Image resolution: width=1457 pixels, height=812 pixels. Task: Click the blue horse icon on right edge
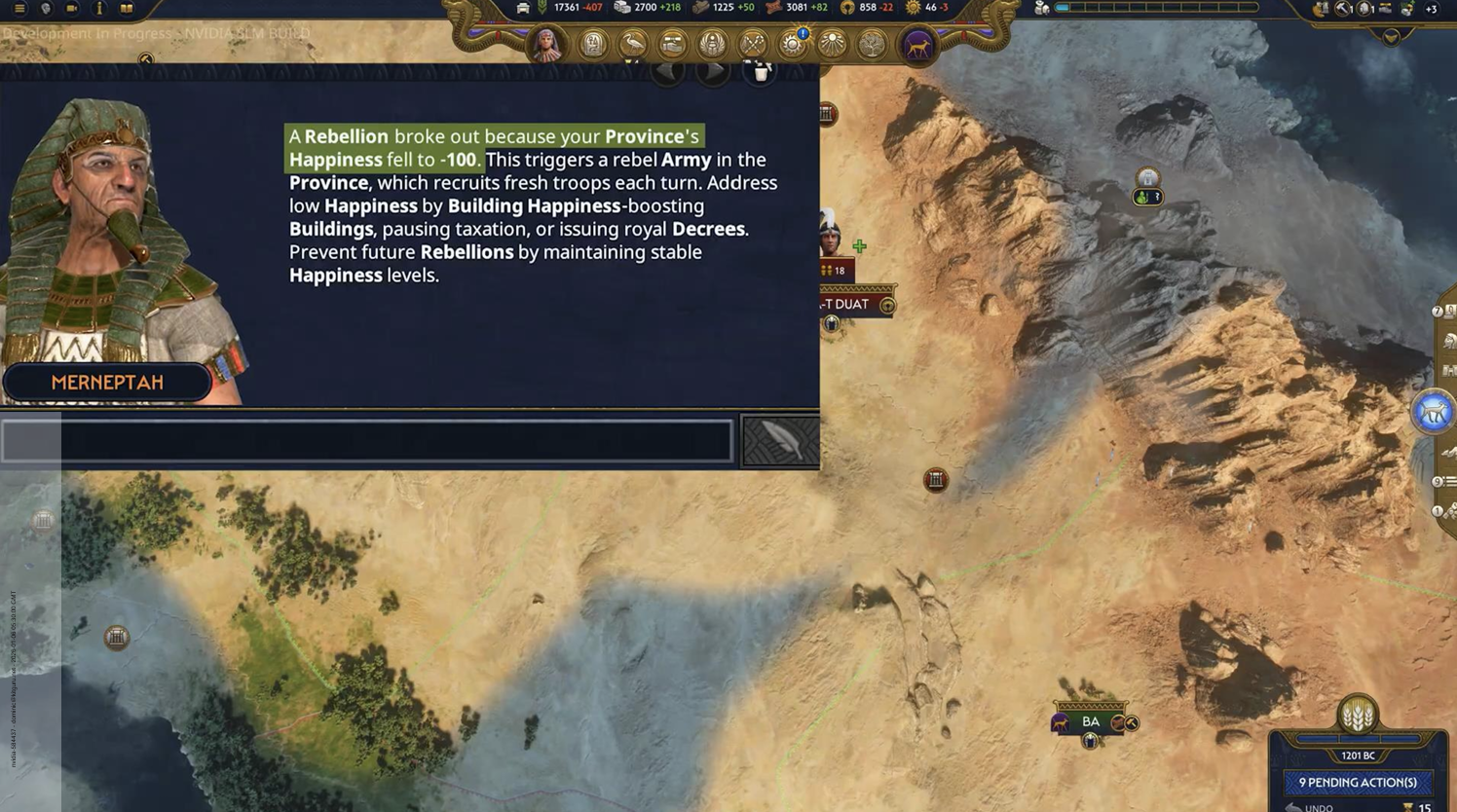tap(1432, 413)
